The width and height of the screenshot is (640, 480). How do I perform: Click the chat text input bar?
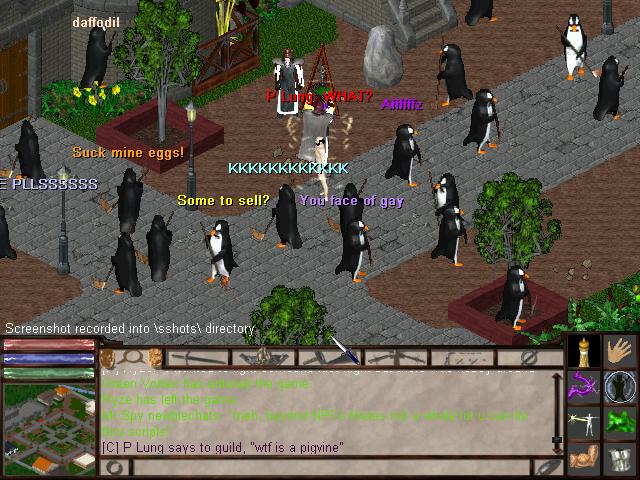point(330,466)
